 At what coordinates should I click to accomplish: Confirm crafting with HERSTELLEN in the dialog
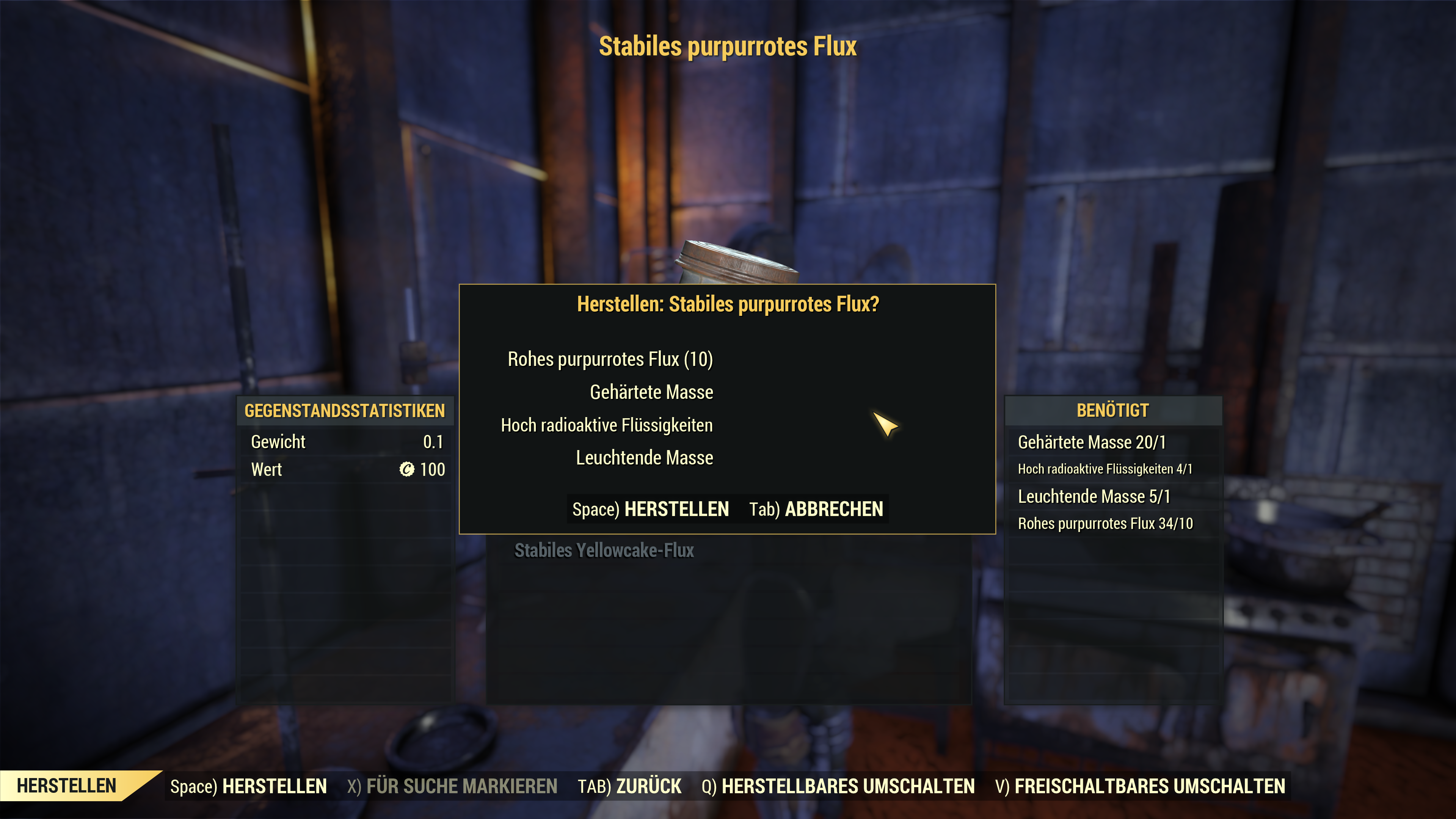[x=651, y=509]
